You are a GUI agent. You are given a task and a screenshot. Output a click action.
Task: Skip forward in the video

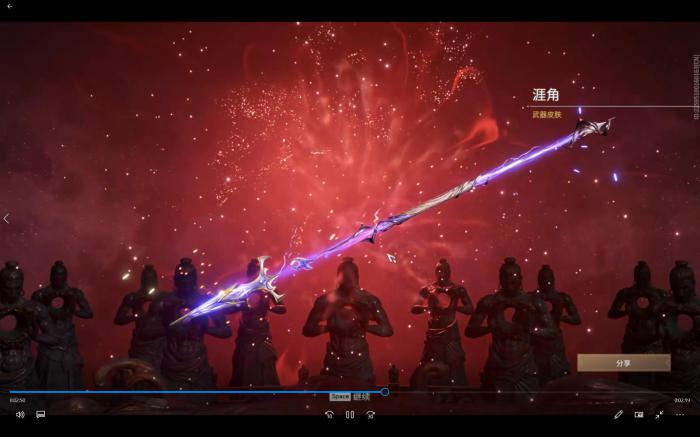(370, 414)
